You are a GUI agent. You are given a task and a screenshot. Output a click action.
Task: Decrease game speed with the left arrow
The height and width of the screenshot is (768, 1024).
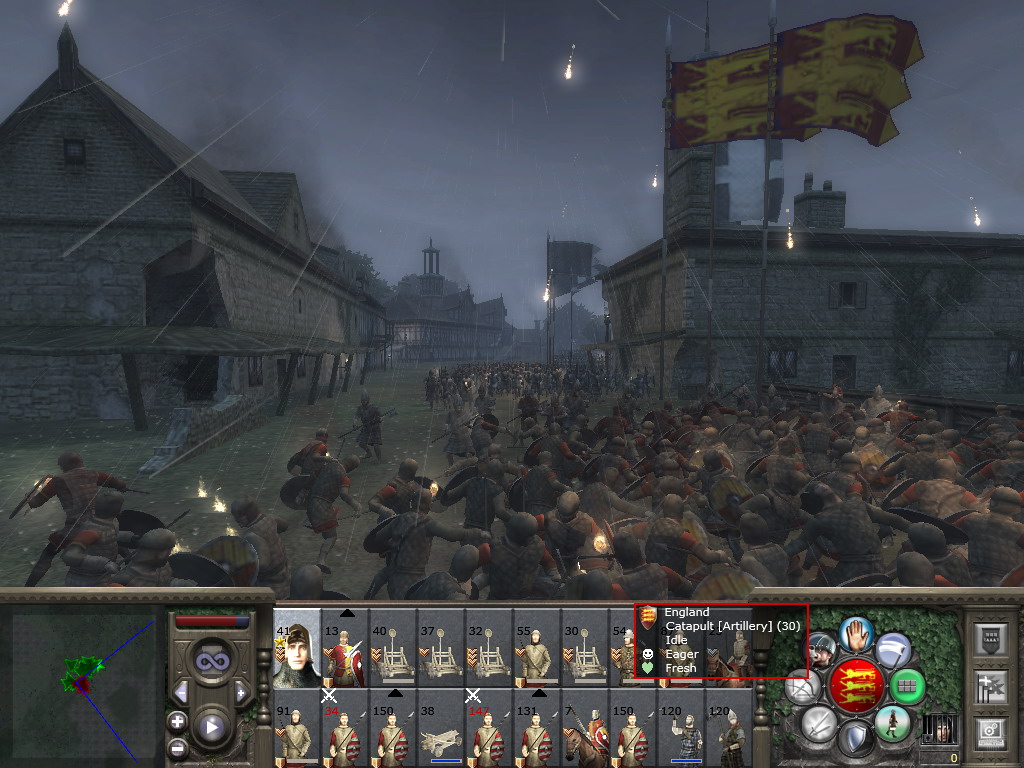[181, 691]
